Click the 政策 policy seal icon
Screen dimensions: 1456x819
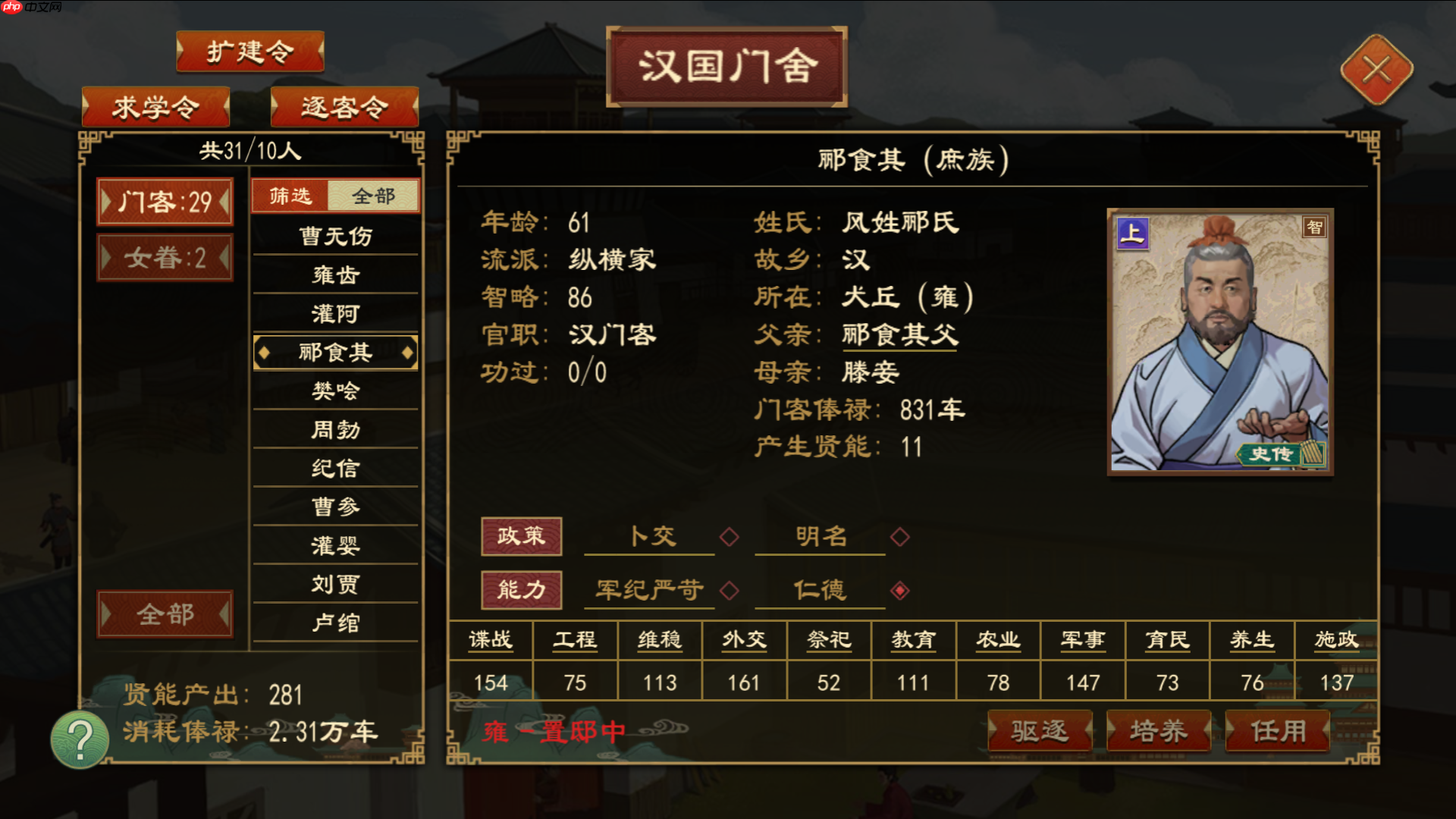tap(522, 535)
